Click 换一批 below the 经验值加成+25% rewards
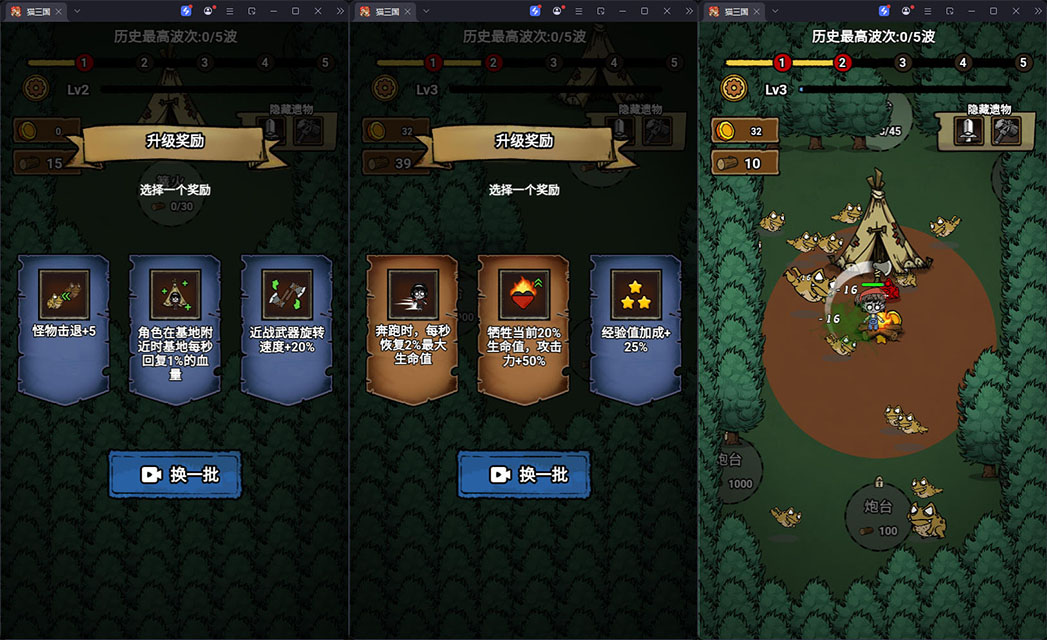The image size is (1047, 640). point(524,475)
